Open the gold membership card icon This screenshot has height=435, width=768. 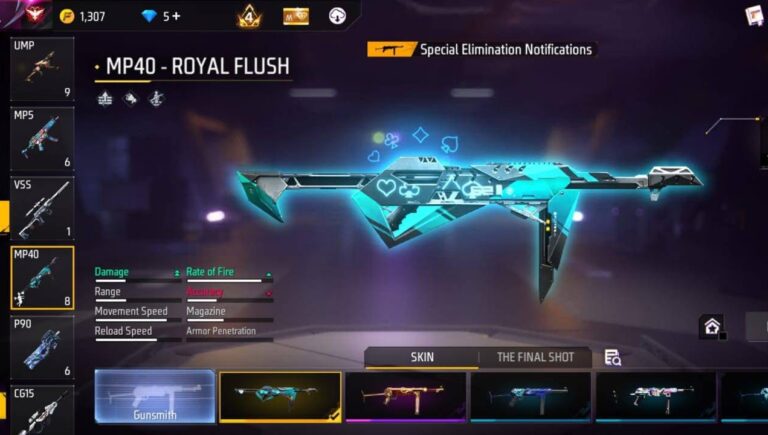(x=296, y=16)
